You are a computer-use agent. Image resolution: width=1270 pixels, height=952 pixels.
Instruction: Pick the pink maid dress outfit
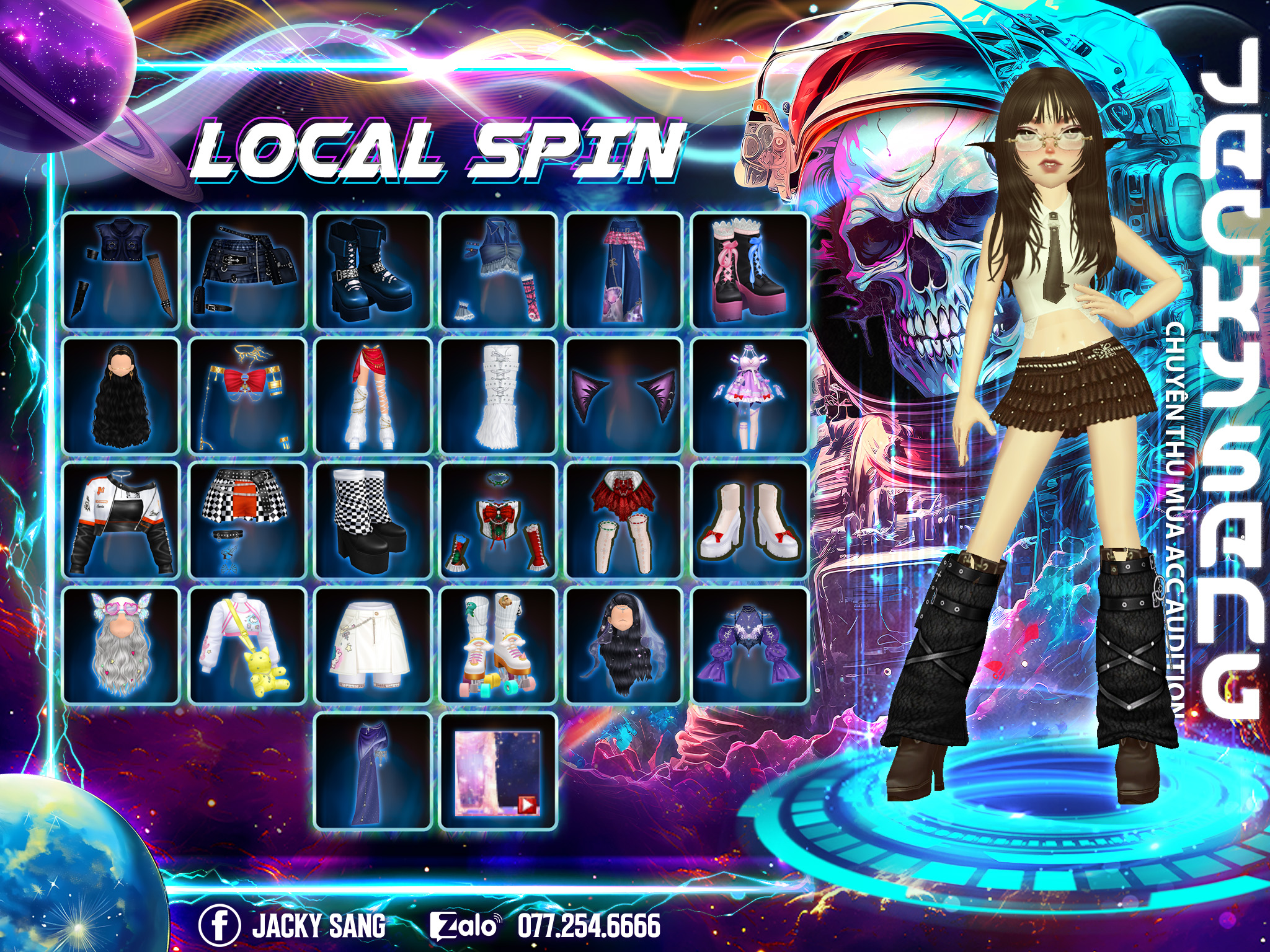pyautogui.click(x=749, y=396)
